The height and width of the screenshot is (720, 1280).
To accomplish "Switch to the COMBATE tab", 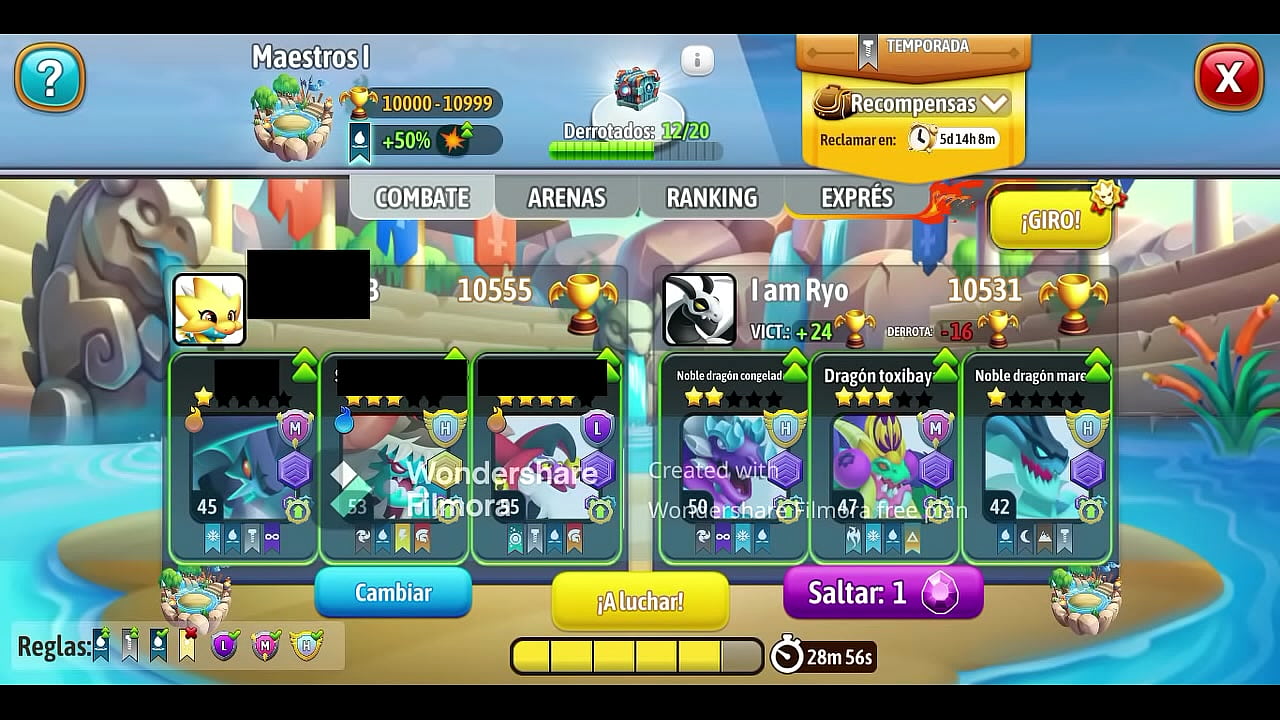I will coord(421,198).
